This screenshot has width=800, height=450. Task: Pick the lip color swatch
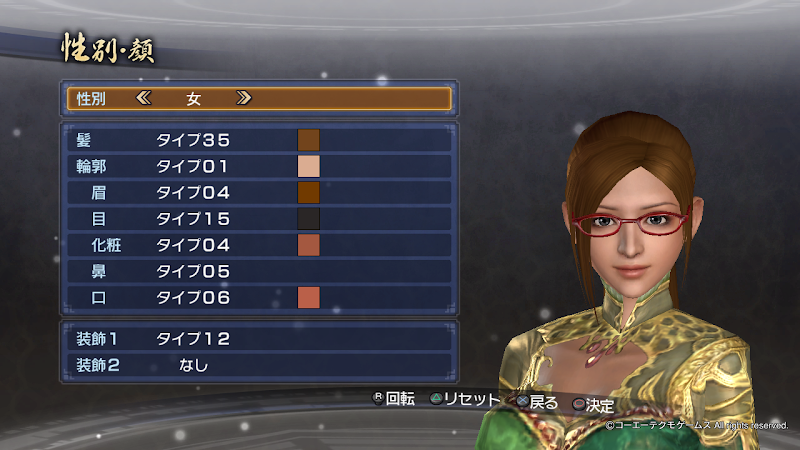click(x=308, y=297)
